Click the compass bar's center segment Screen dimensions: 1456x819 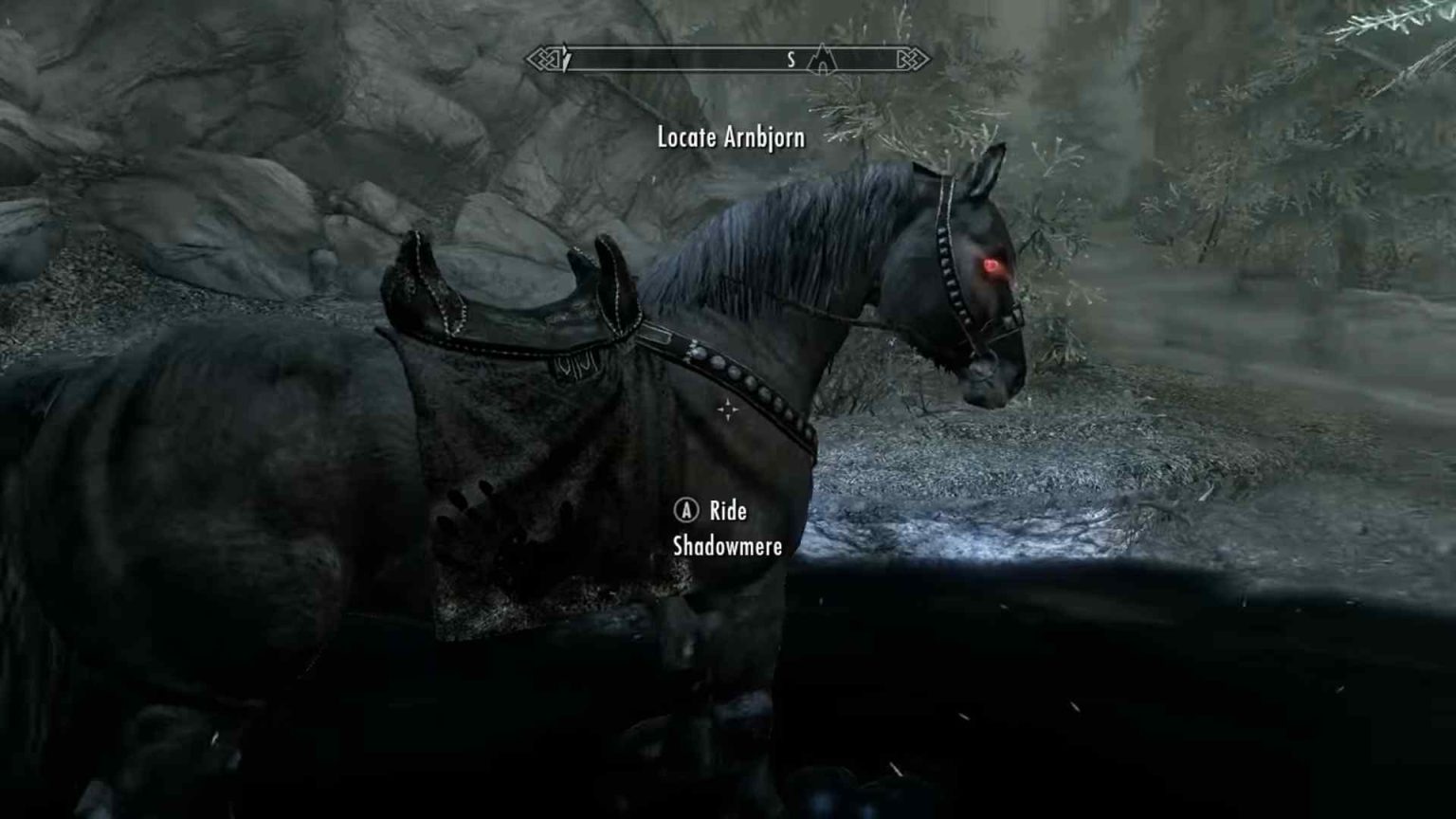(x=730, y=60)
